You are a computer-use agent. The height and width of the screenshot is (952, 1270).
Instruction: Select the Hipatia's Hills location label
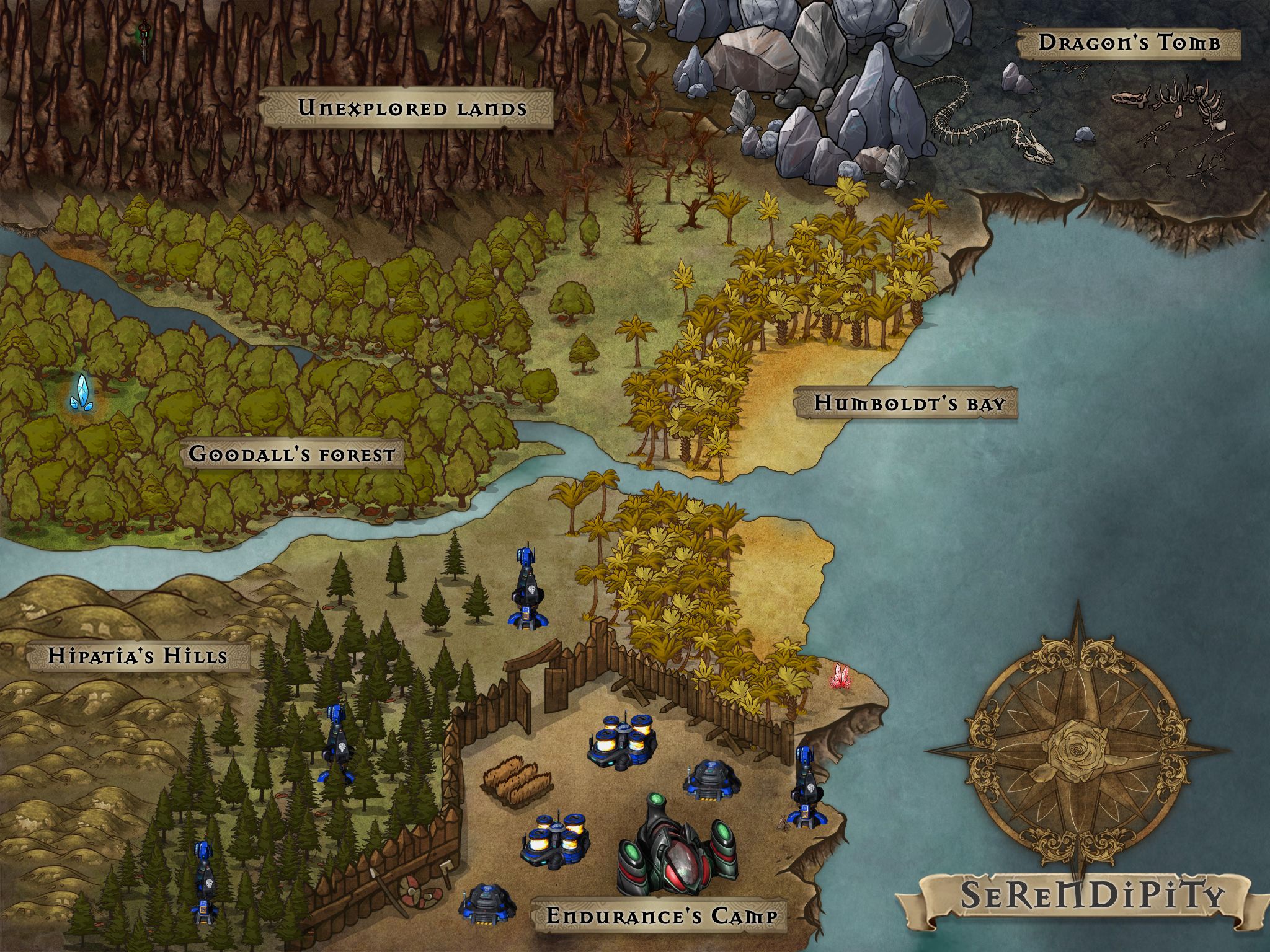click(138, 656)
